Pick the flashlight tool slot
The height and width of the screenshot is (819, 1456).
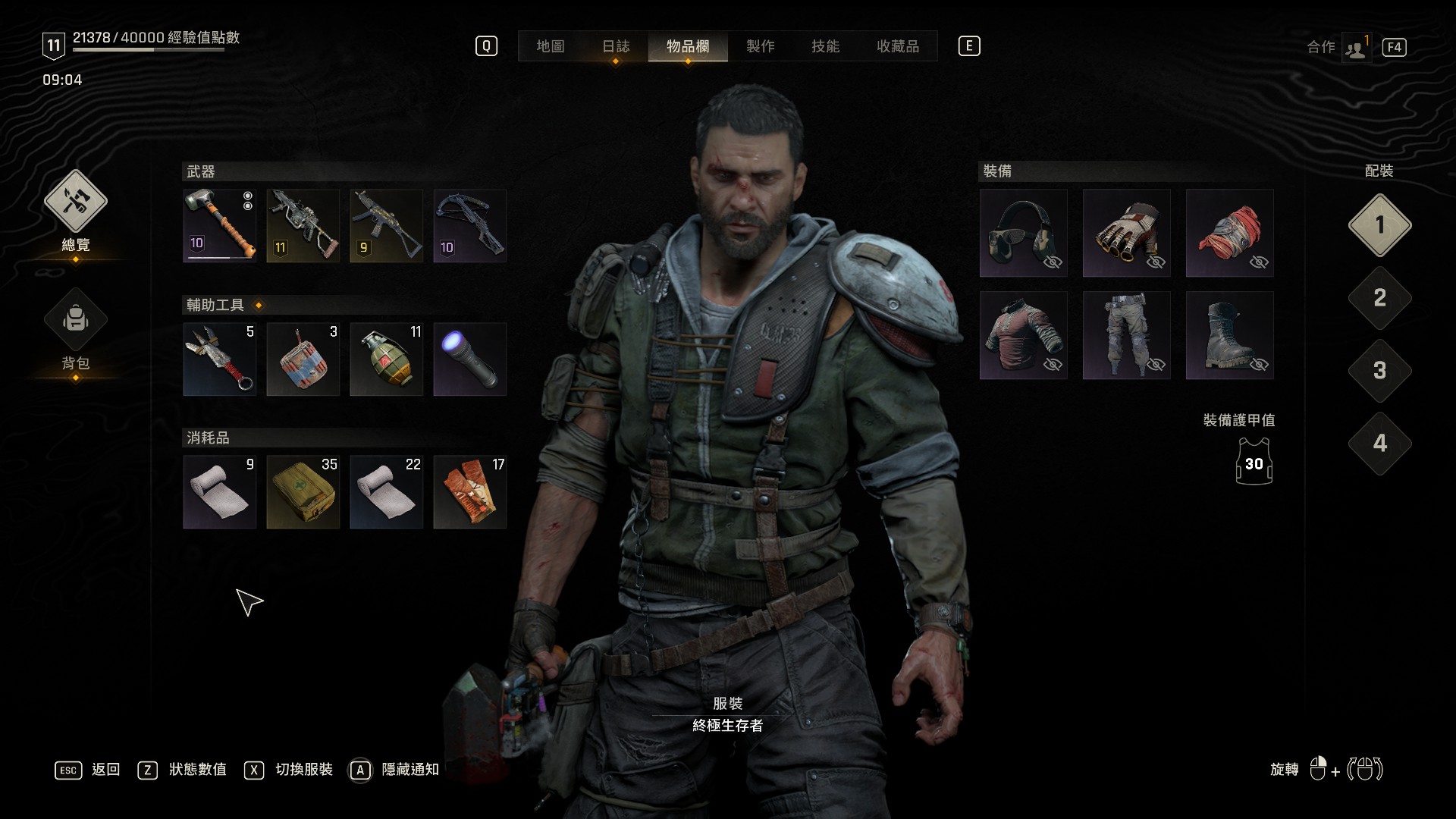tap(469, 359)
